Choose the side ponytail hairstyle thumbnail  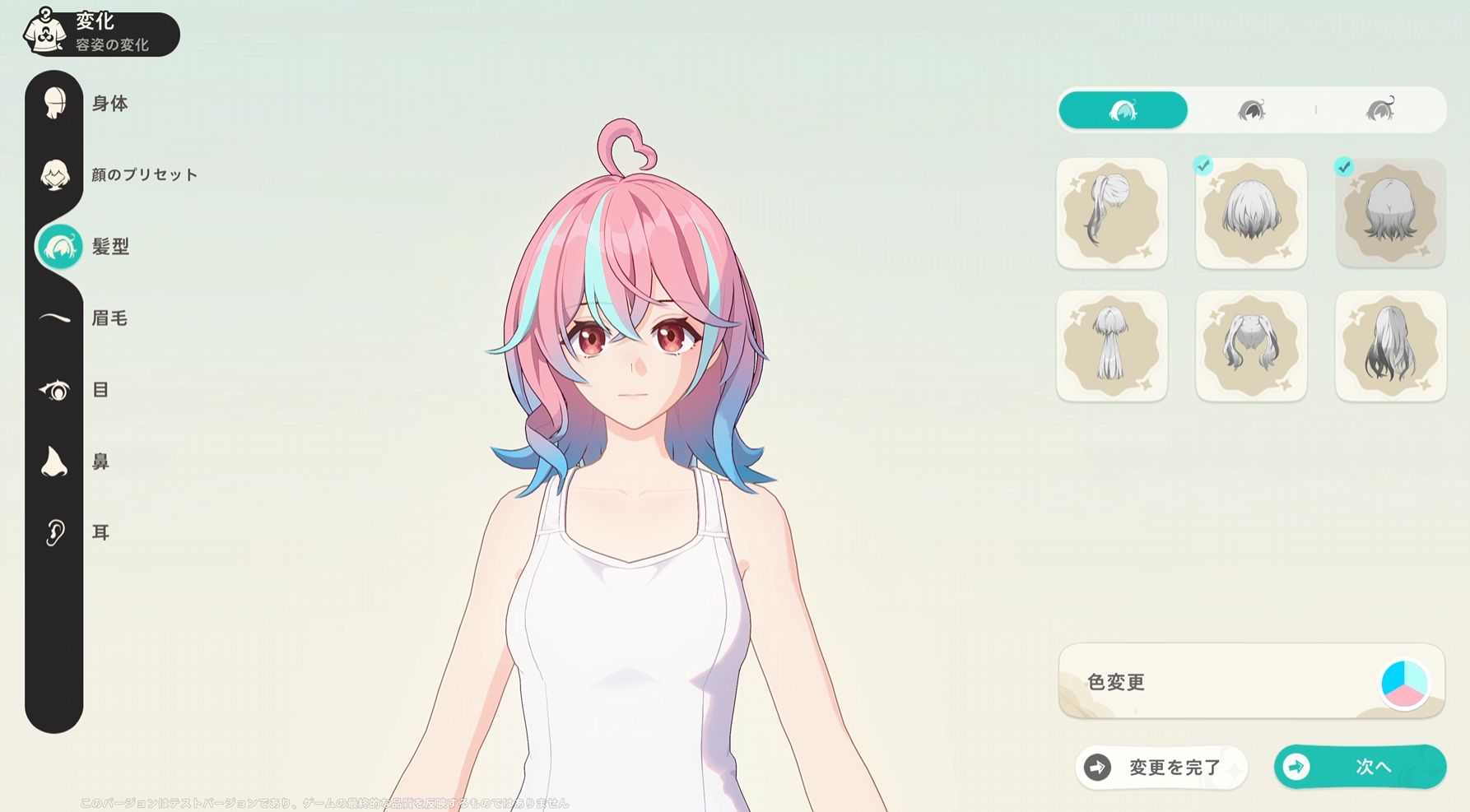[x=1112, y=214]
